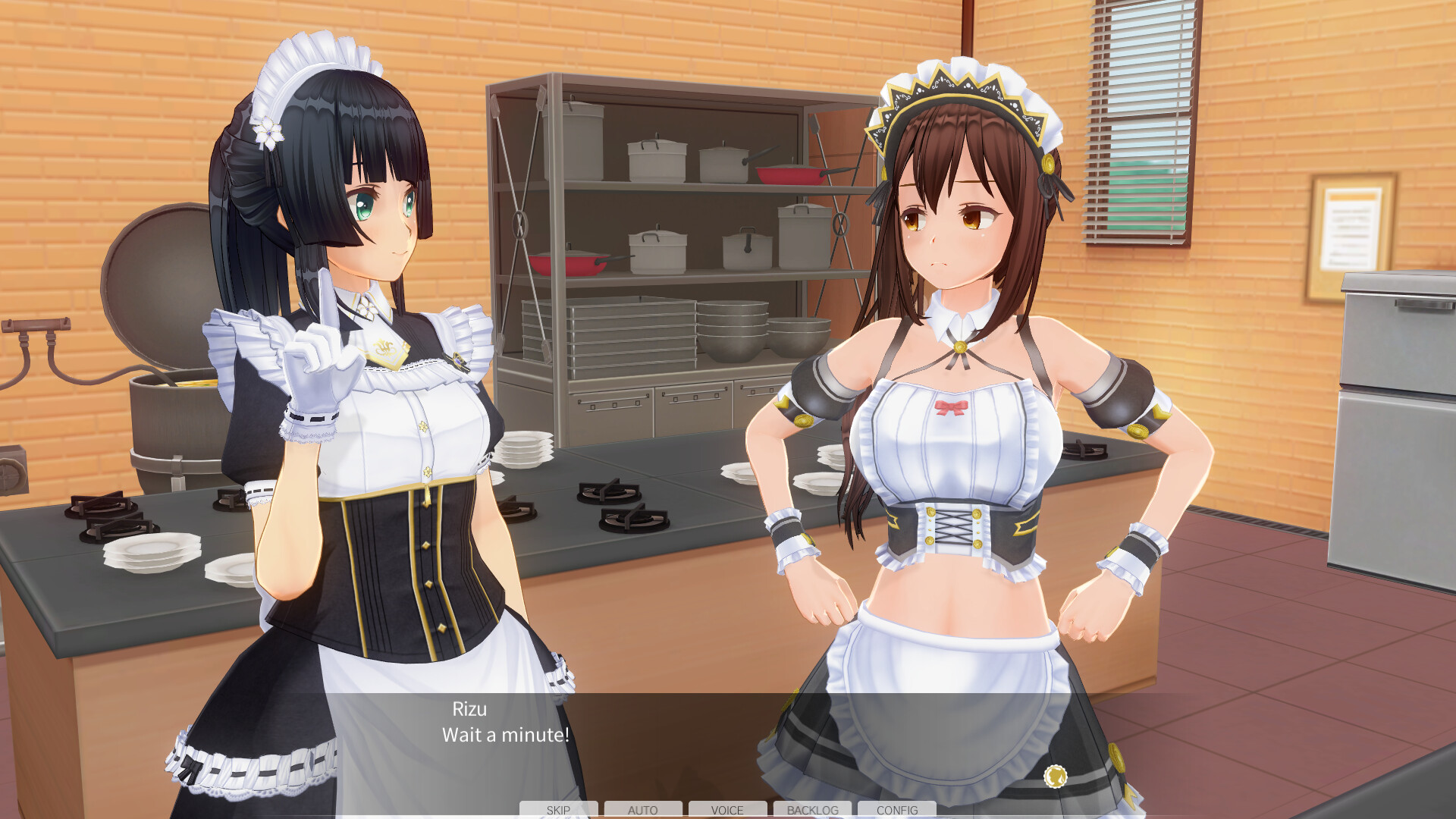Click the golden emblem on Rizu's skirt
The height and width of the screenshot is (819, 1456).
pyautogui.click(x=1054, y=777)
